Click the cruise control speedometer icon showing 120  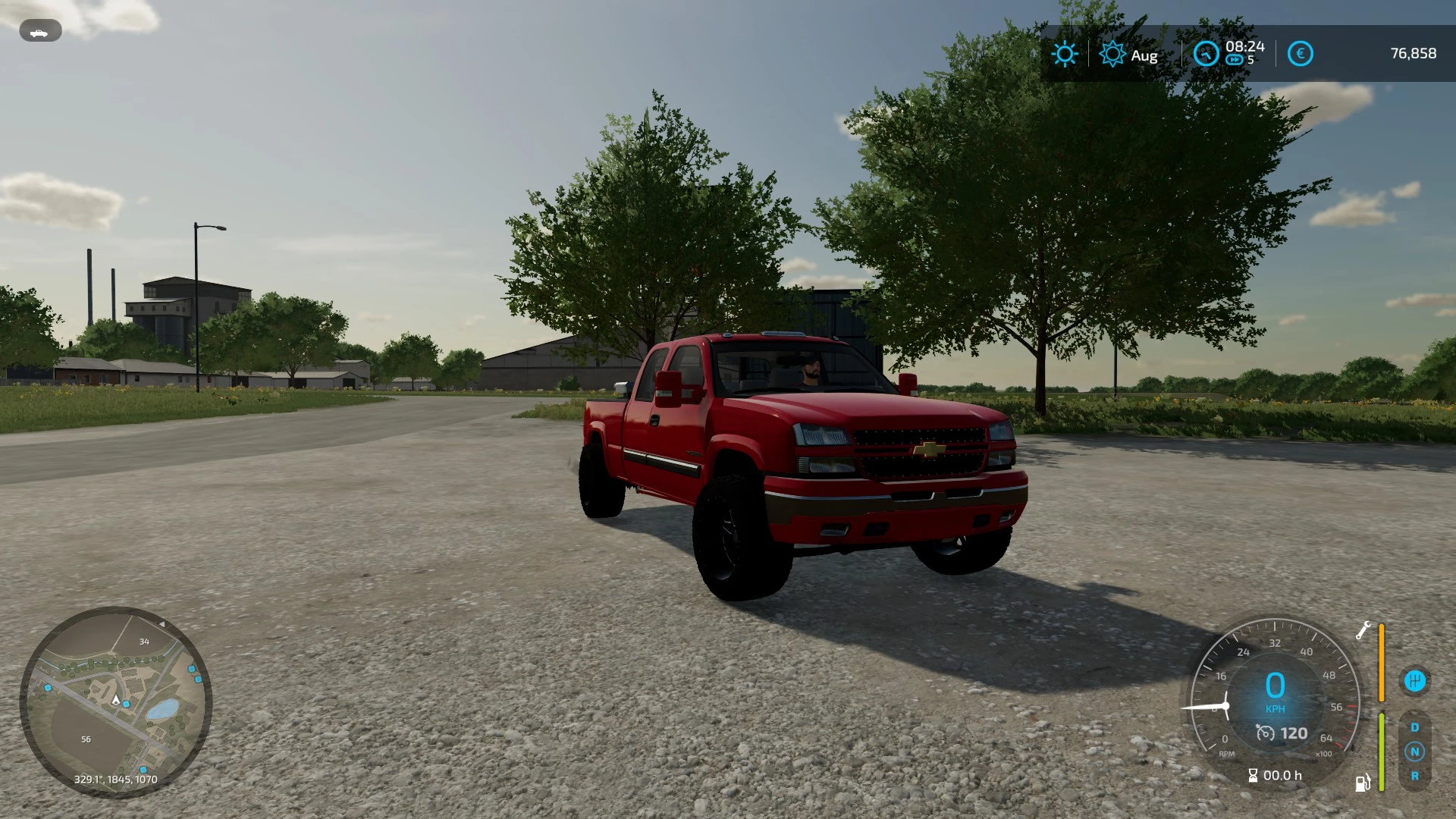[x=1265, y=733]
